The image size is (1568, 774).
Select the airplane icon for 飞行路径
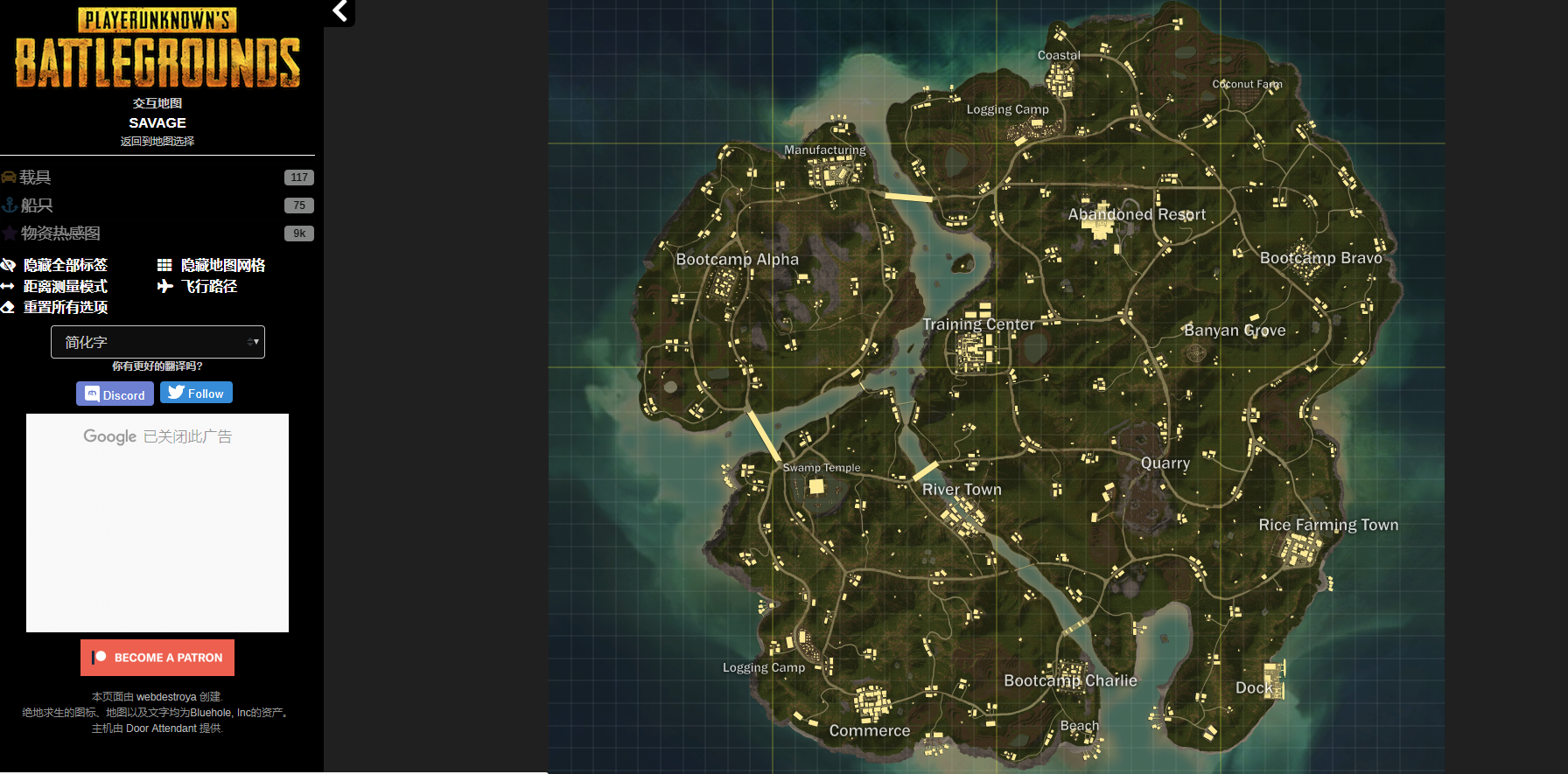tap(164, 286)
